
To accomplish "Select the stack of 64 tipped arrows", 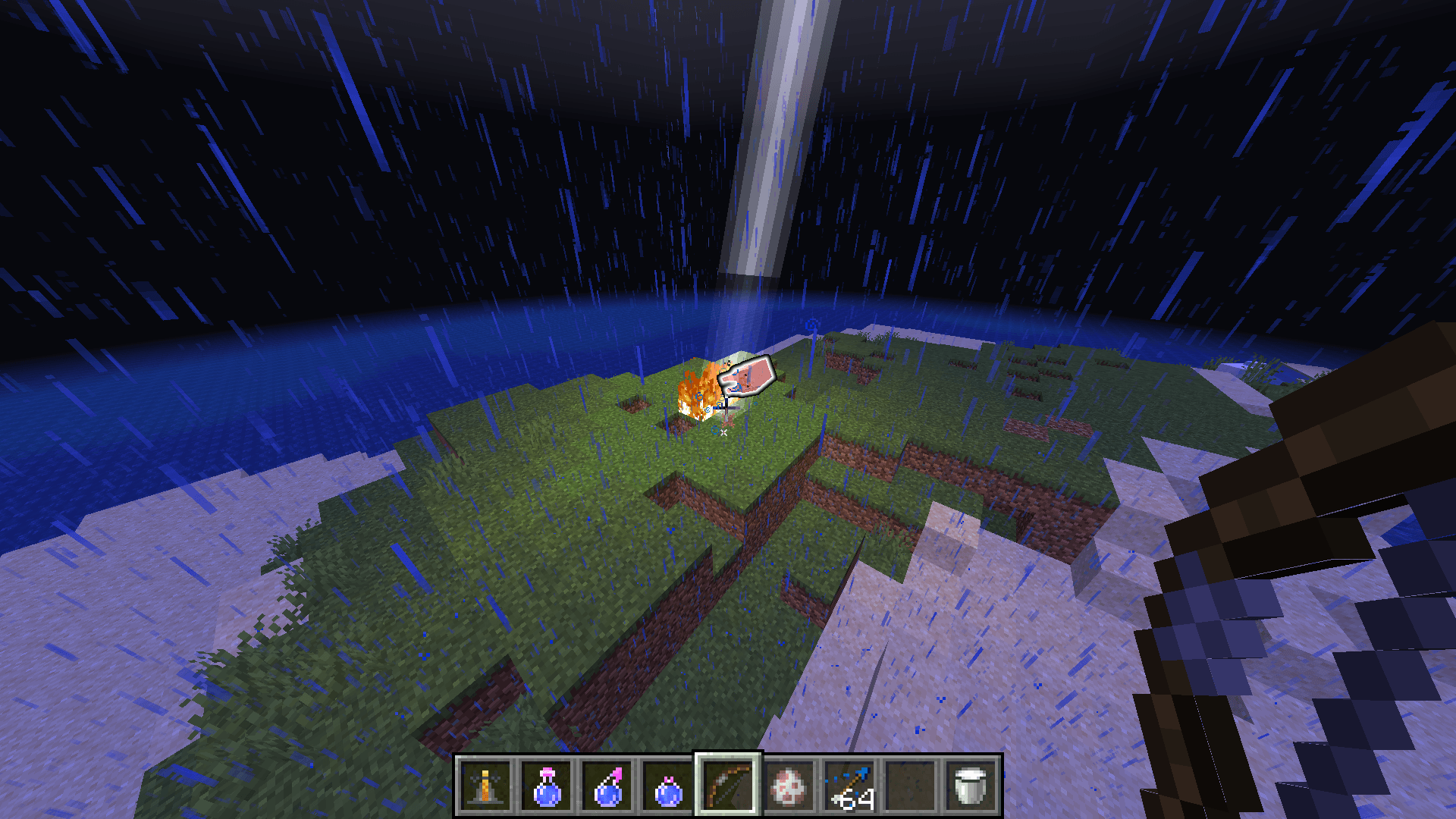I will tap(850, 786).
